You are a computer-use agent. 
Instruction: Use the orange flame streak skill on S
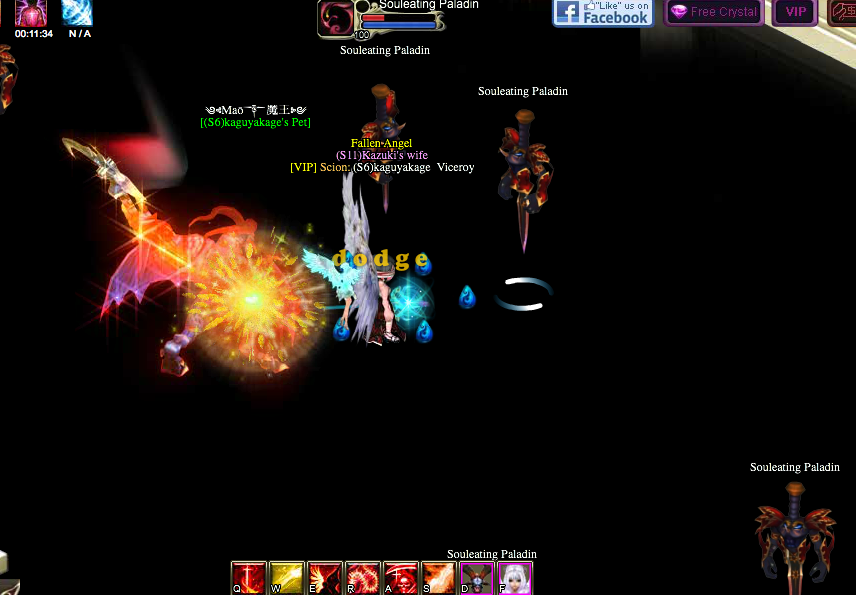click(439, 578)
